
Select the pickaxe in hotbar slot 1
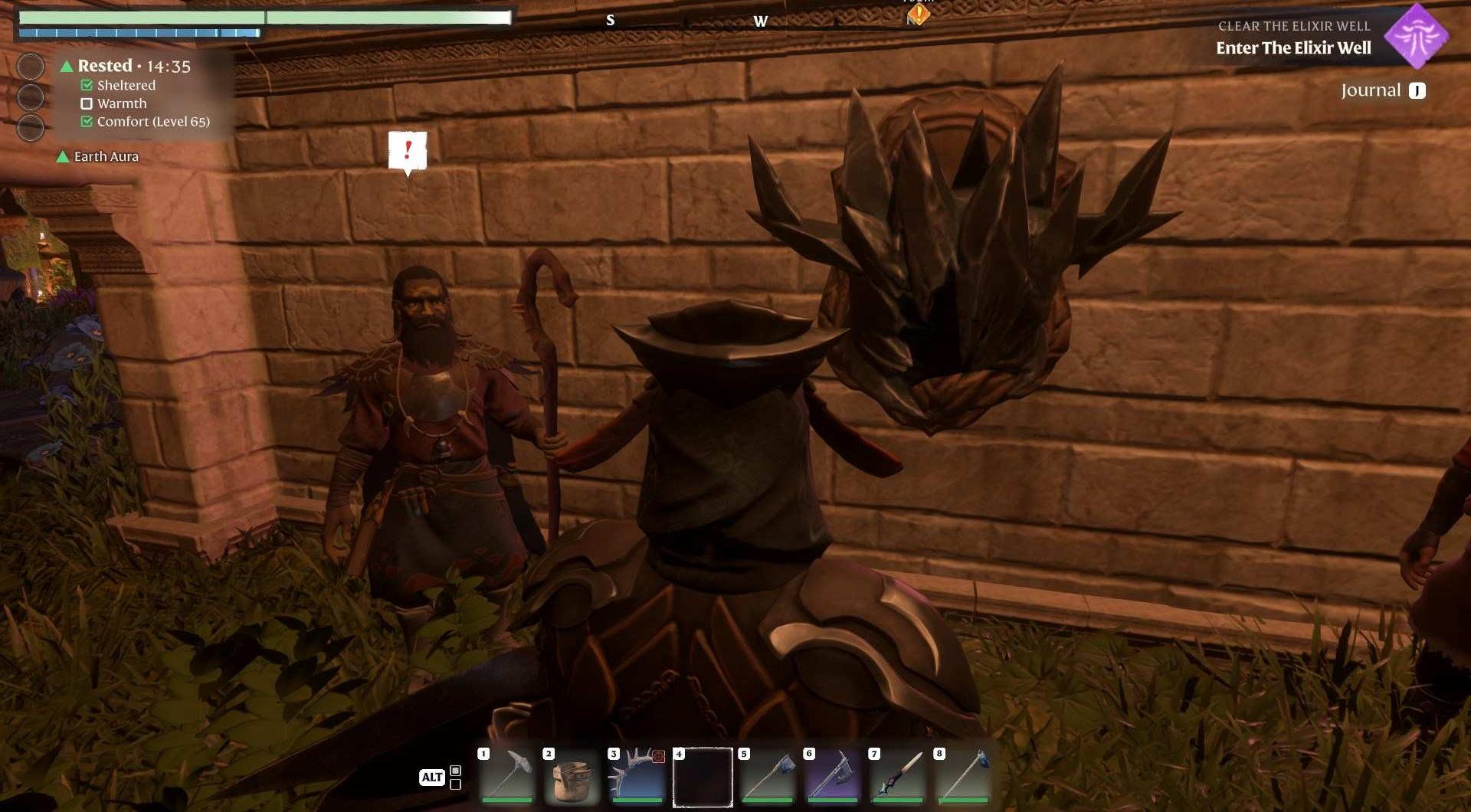click(x=506, y=776)
